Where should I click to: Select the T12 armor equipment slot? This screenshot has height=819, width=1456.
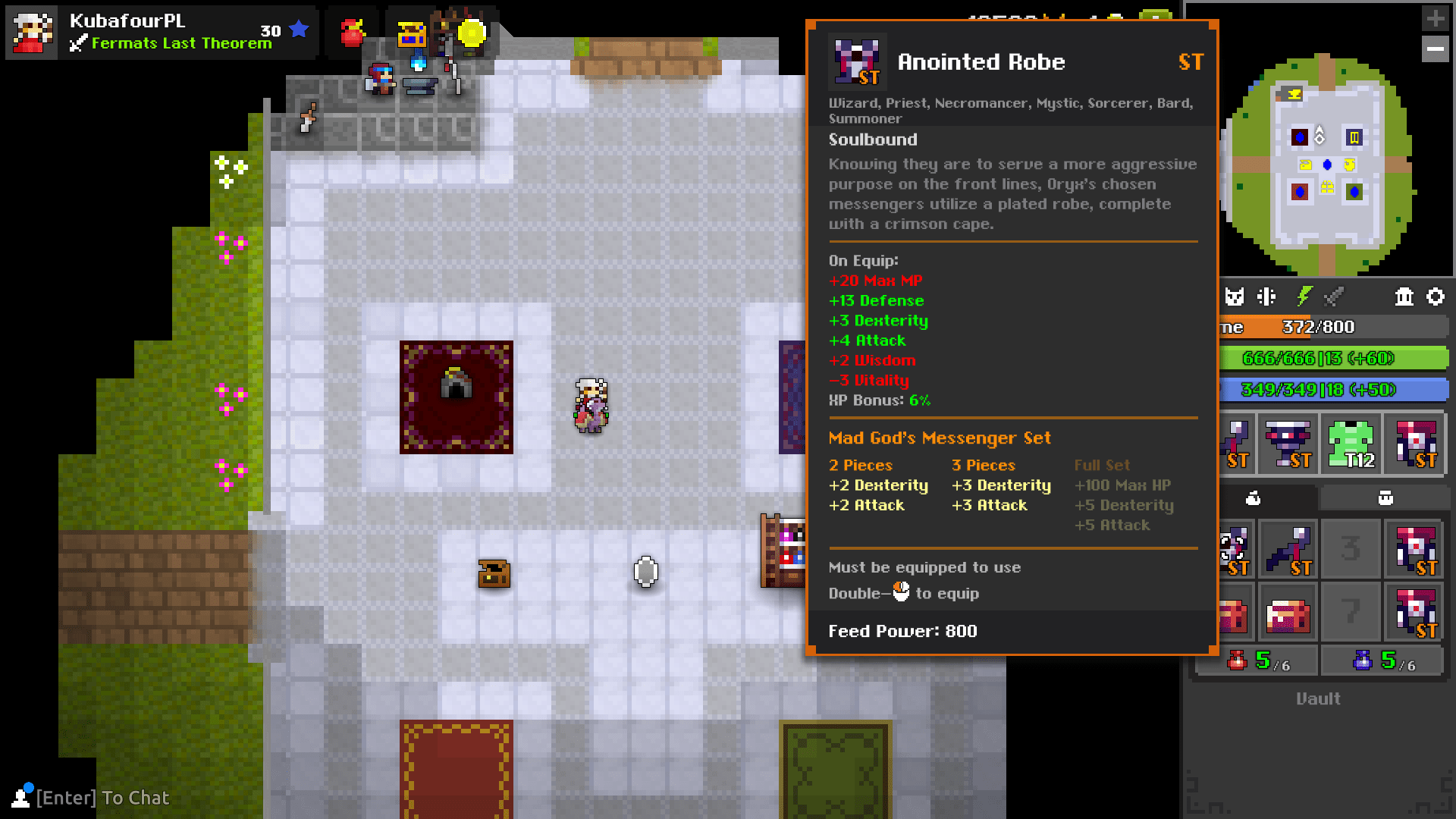pyautogui.click(x=1351, y=444)
